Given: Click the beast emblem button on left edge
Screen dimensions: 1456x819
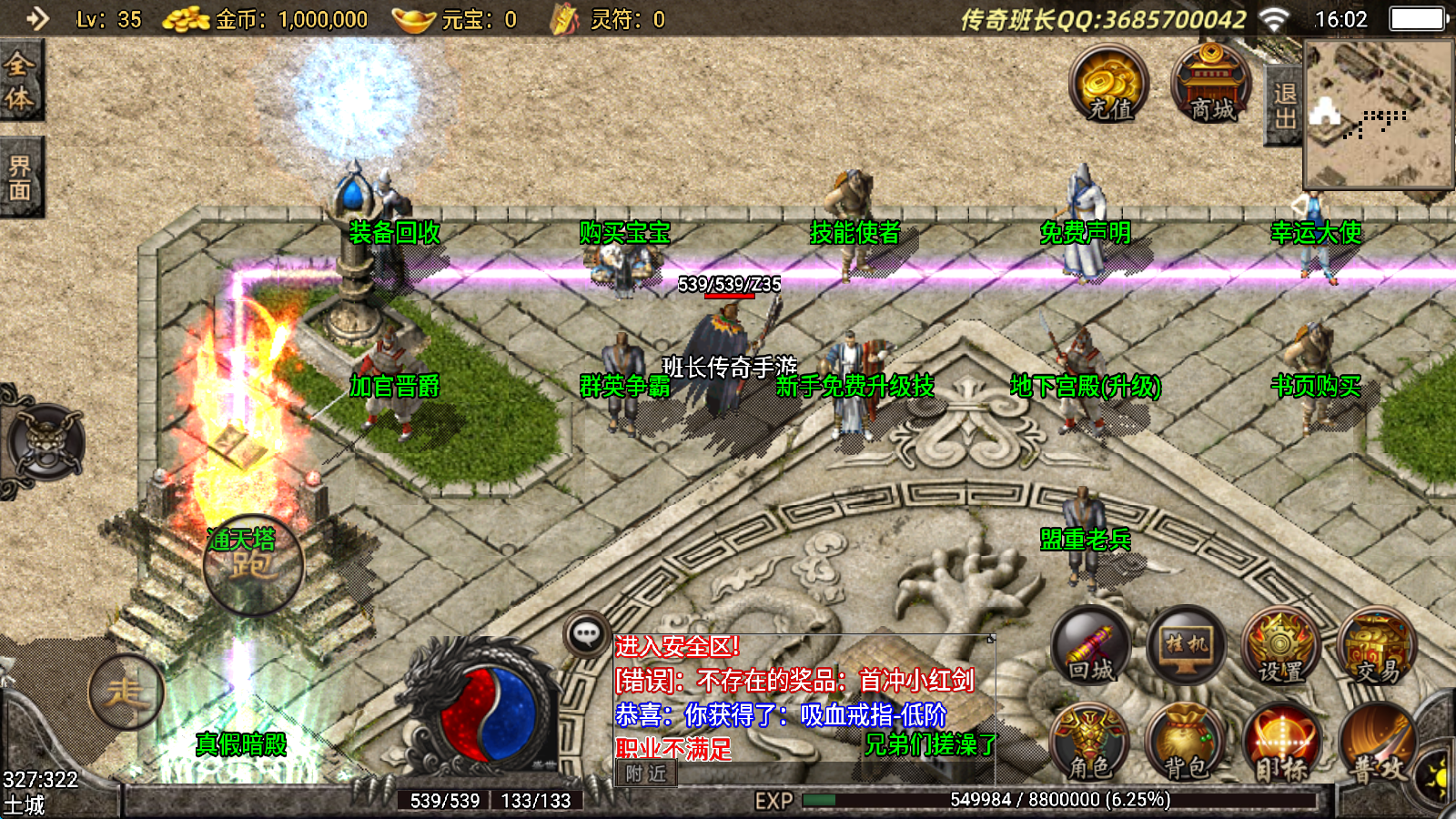Looking at the screenshot, I should pos(44,444).
